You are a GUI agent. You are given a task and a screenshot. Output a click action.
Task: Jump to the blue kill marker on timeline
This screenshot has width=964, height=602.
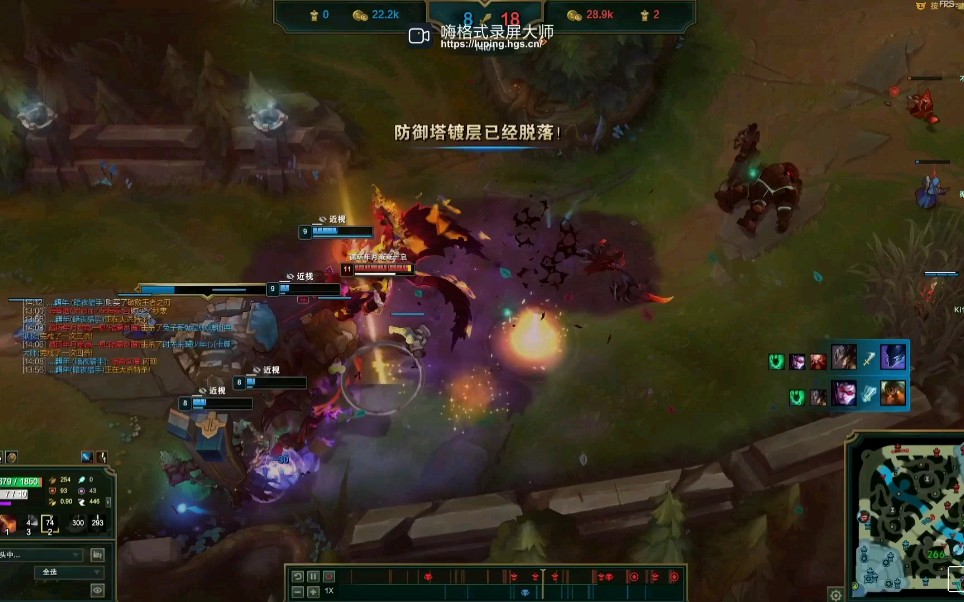pyautogui.click(x=525, y=592)
